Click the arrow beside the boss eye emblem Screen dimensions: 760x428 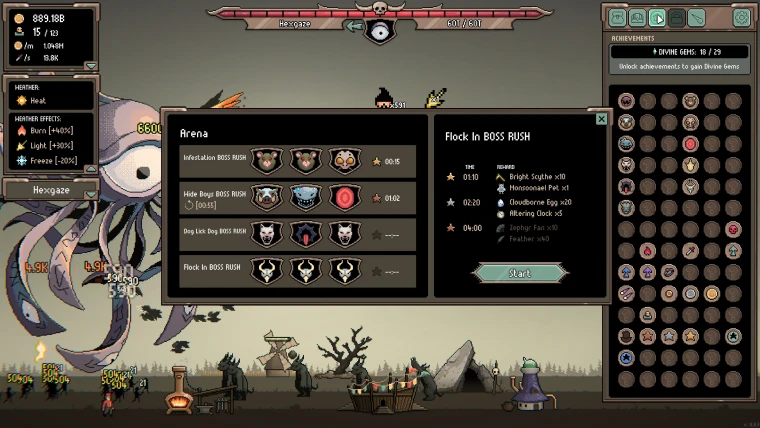pos(354,26)
